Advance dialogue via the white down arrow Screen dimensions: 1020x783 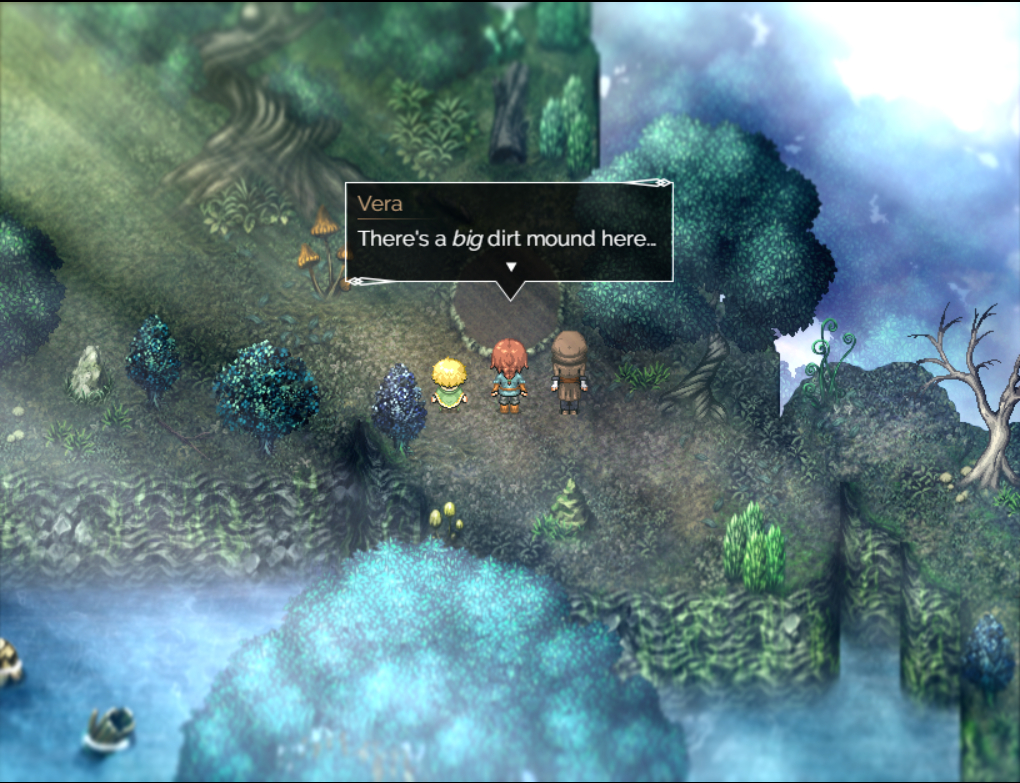click(511, 267)
